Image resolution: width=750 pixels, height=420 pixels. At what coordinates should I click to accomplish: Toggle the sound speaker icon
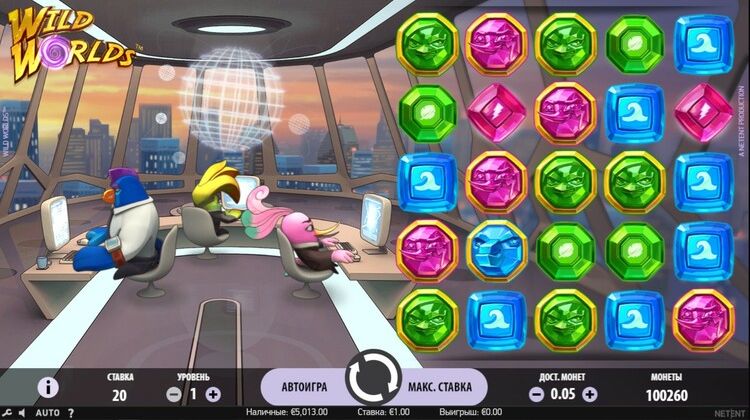[24, 412]
